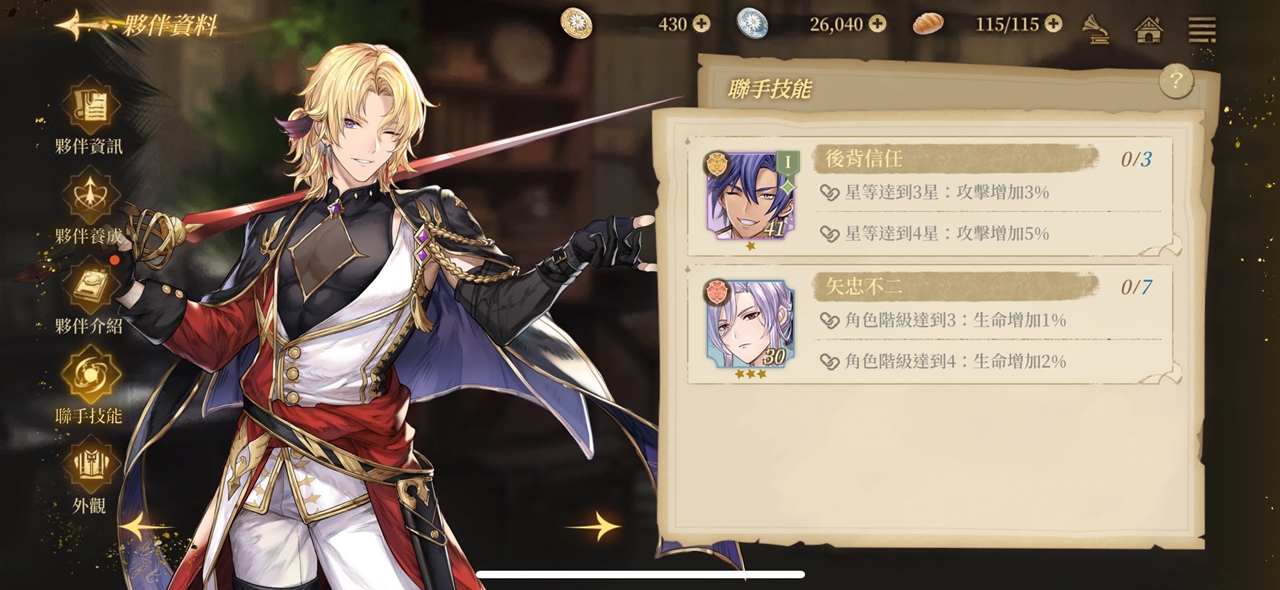The width and height of the screenshot is (1280, 590).
Task: Open the question mark help
Action: tap(1176, 81)
